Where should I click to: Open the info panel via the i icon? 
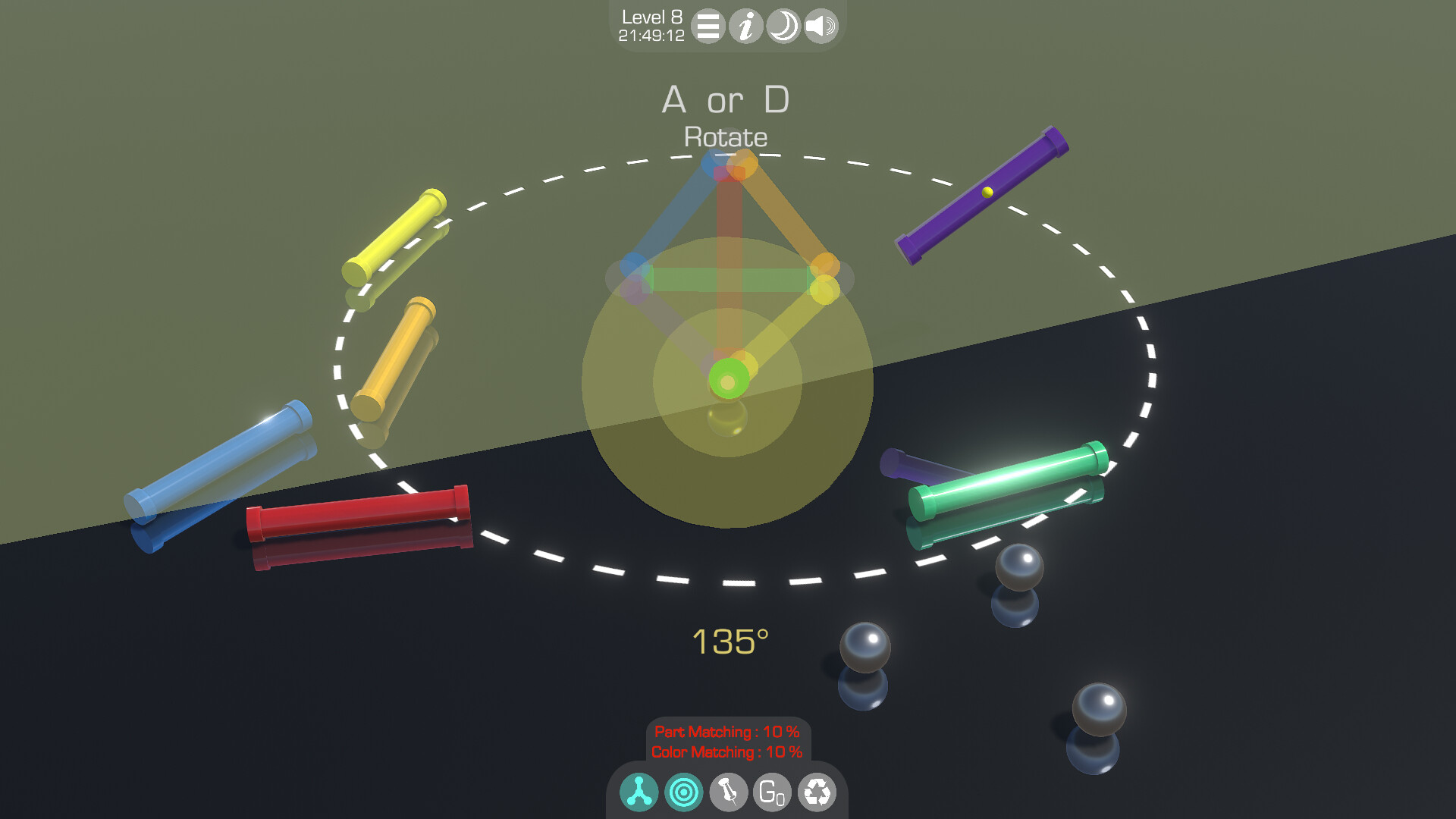pos(745,27)
